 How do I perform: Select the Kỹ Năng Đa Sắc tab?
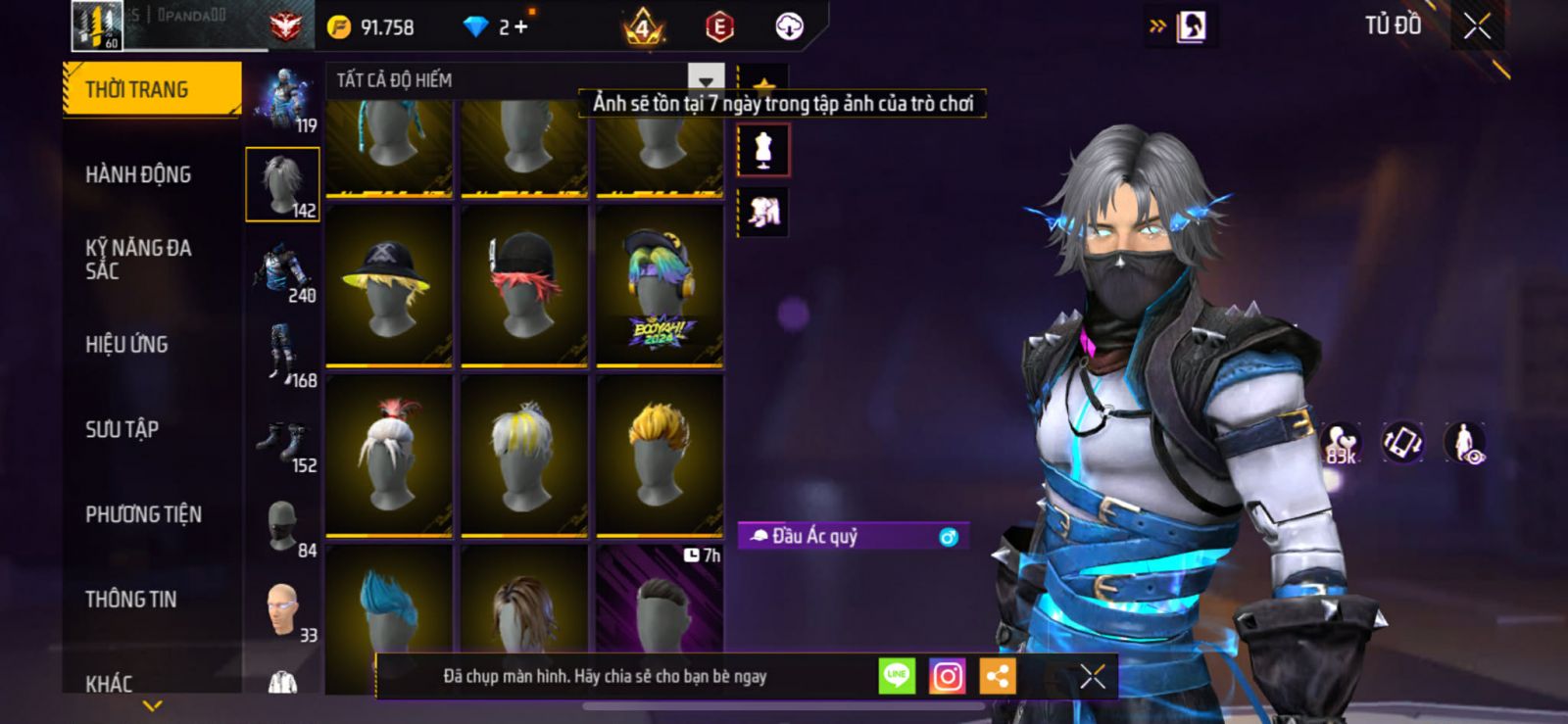click(x=138, y=260)
